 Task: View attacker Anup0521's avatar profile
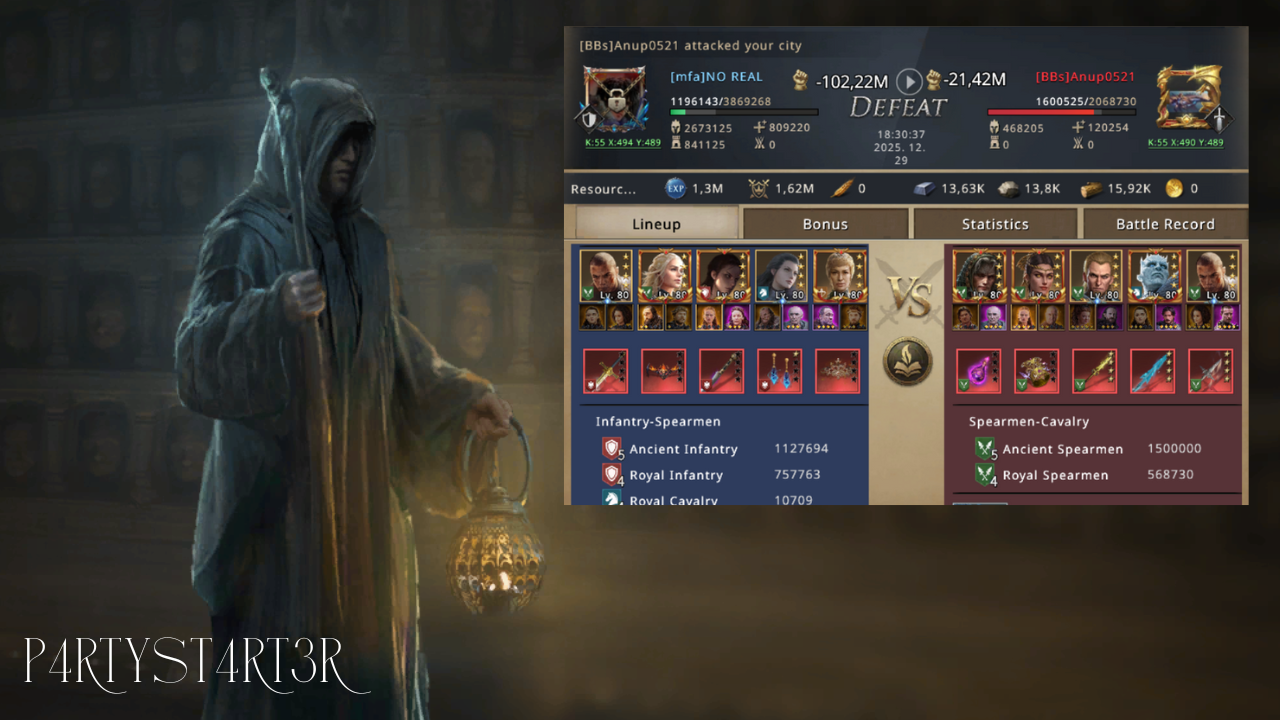1188,98
